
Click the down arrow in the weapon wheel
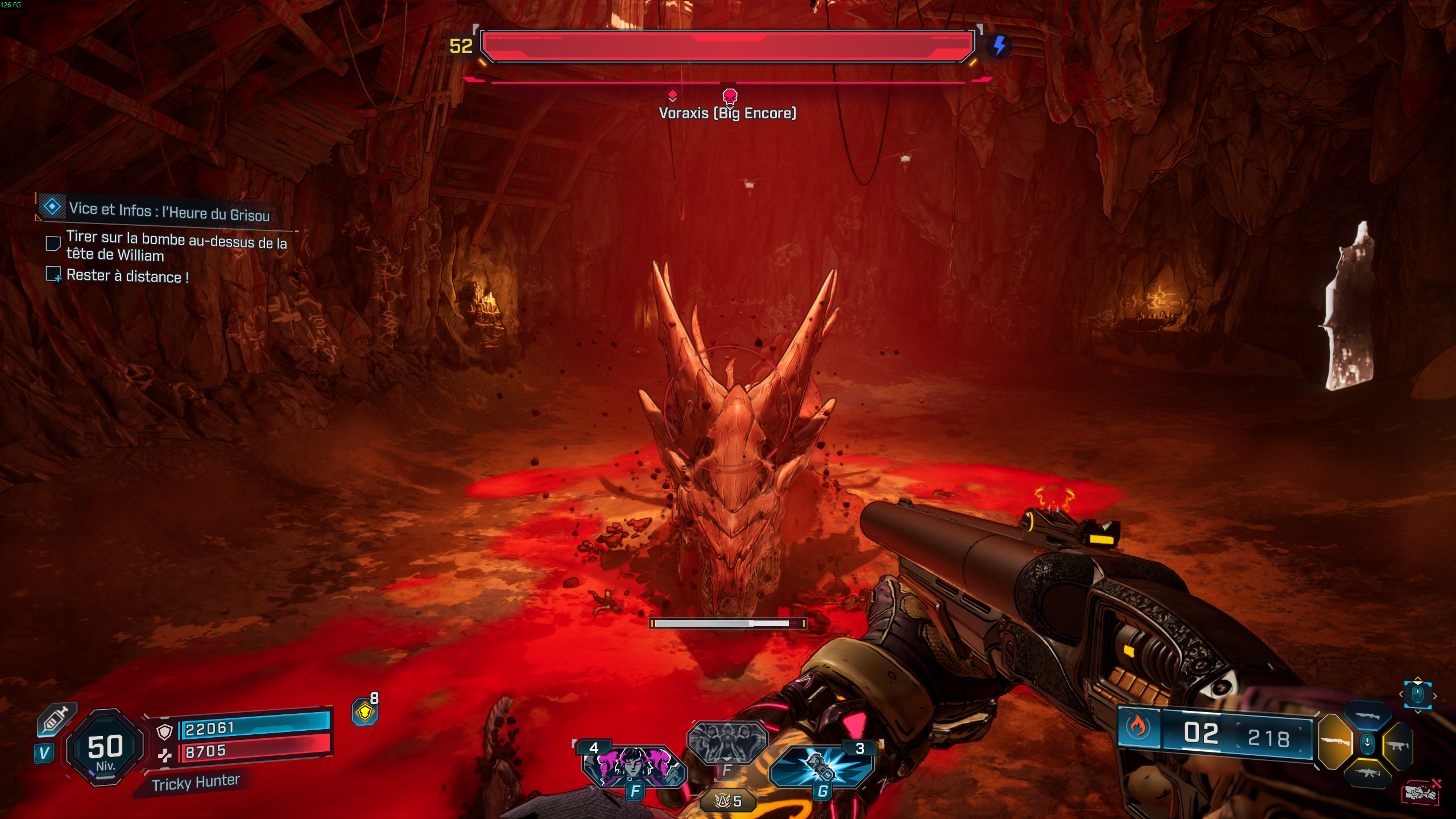[1367, 744]
